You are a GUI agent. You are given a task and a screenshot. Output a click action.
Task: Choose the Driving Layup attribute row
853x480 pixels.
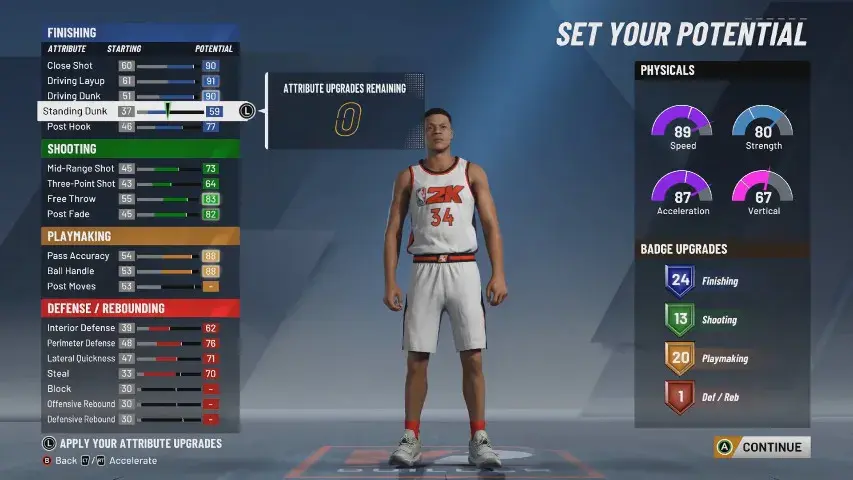tap(137, 81)
